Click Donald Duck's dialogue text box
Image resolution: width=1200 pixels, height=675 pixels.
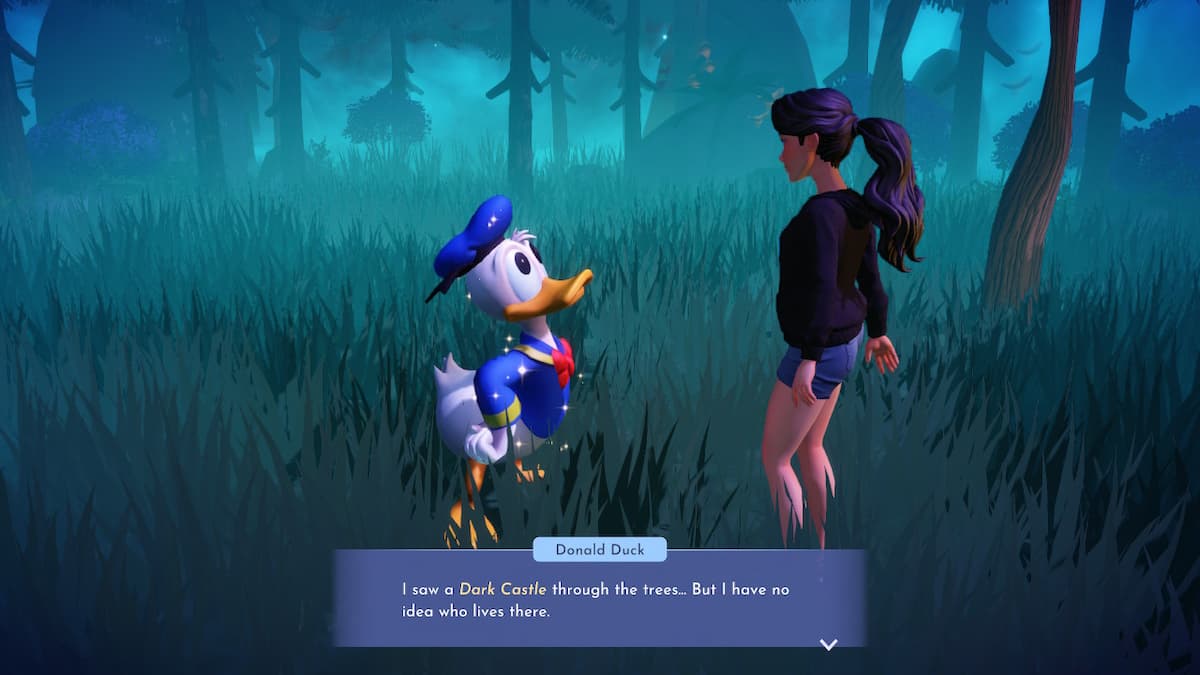click(x=598, y=600)
